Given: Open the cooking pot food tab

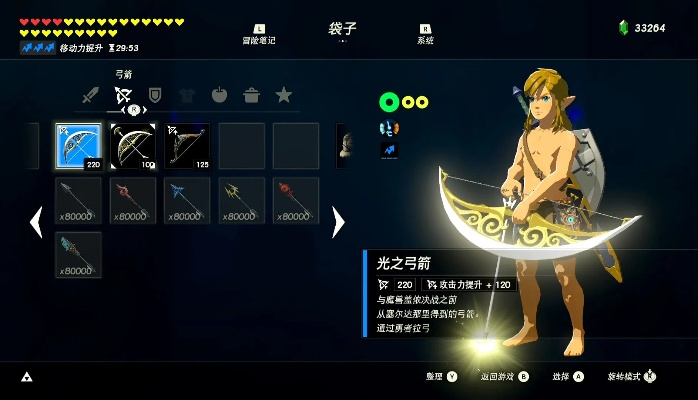Looking at the screenshot, I should coord(251,96).
